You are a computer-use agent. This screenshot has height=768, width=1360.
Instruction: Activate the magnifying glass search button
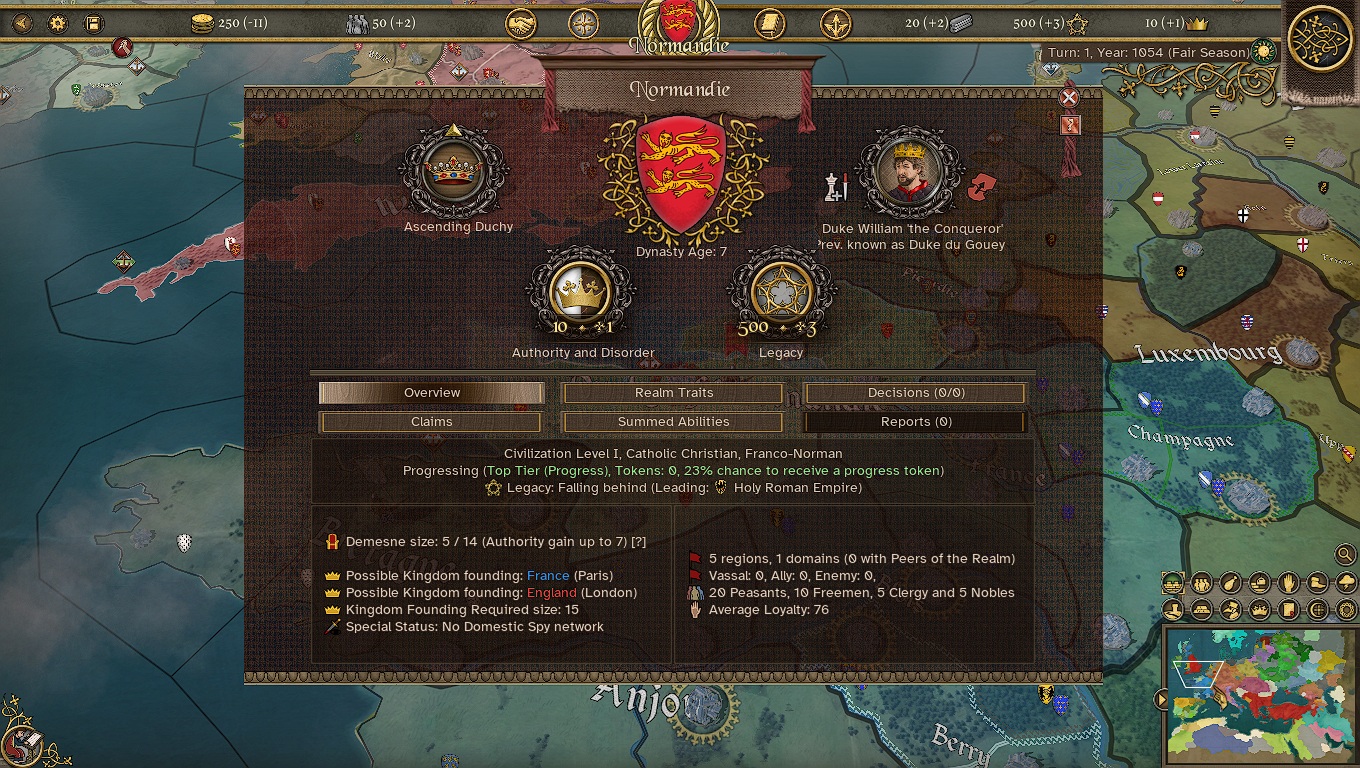click(1345, 554)
